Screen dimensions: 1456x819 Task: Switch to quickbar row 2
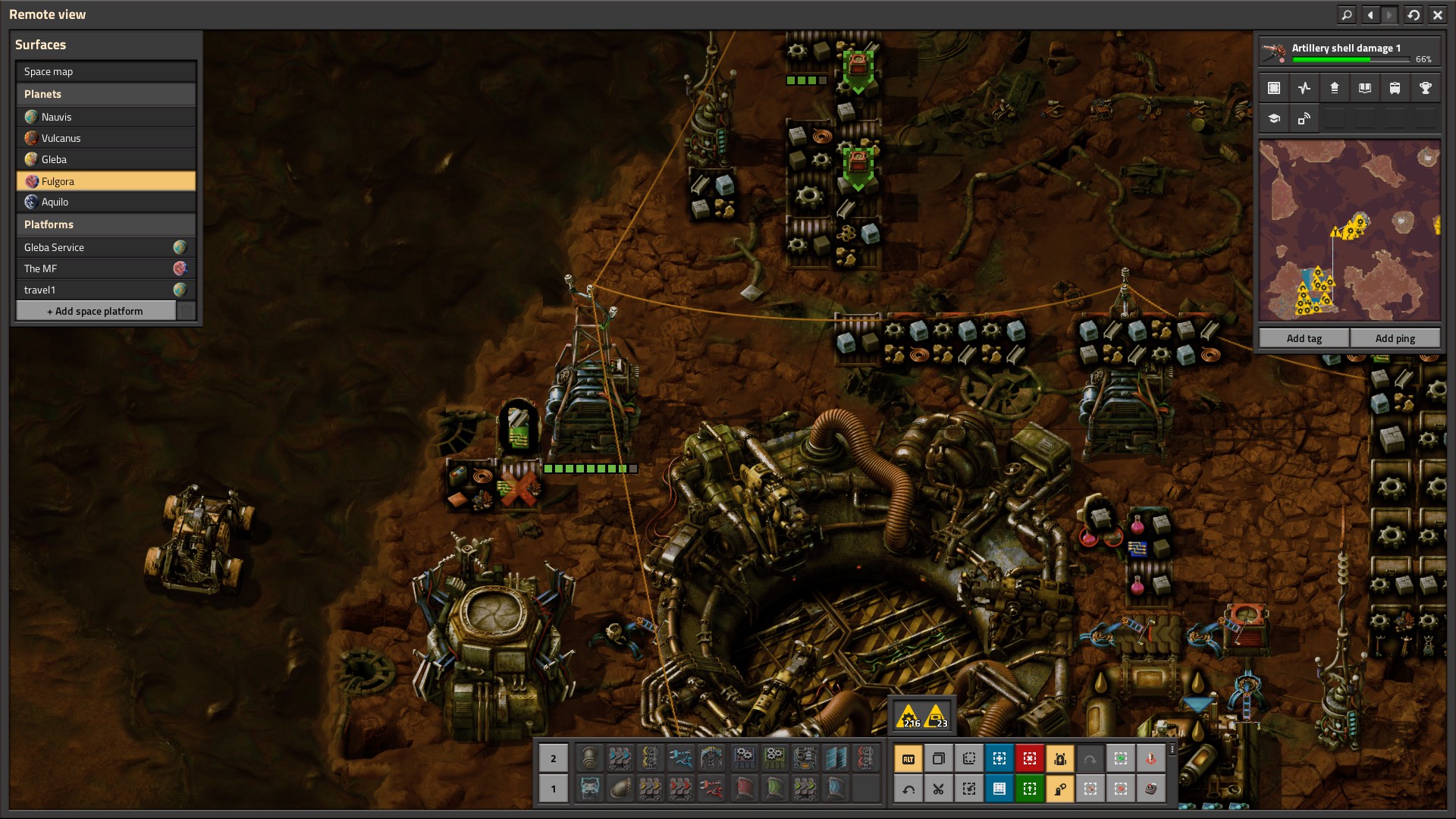click(x=553, y=758)
